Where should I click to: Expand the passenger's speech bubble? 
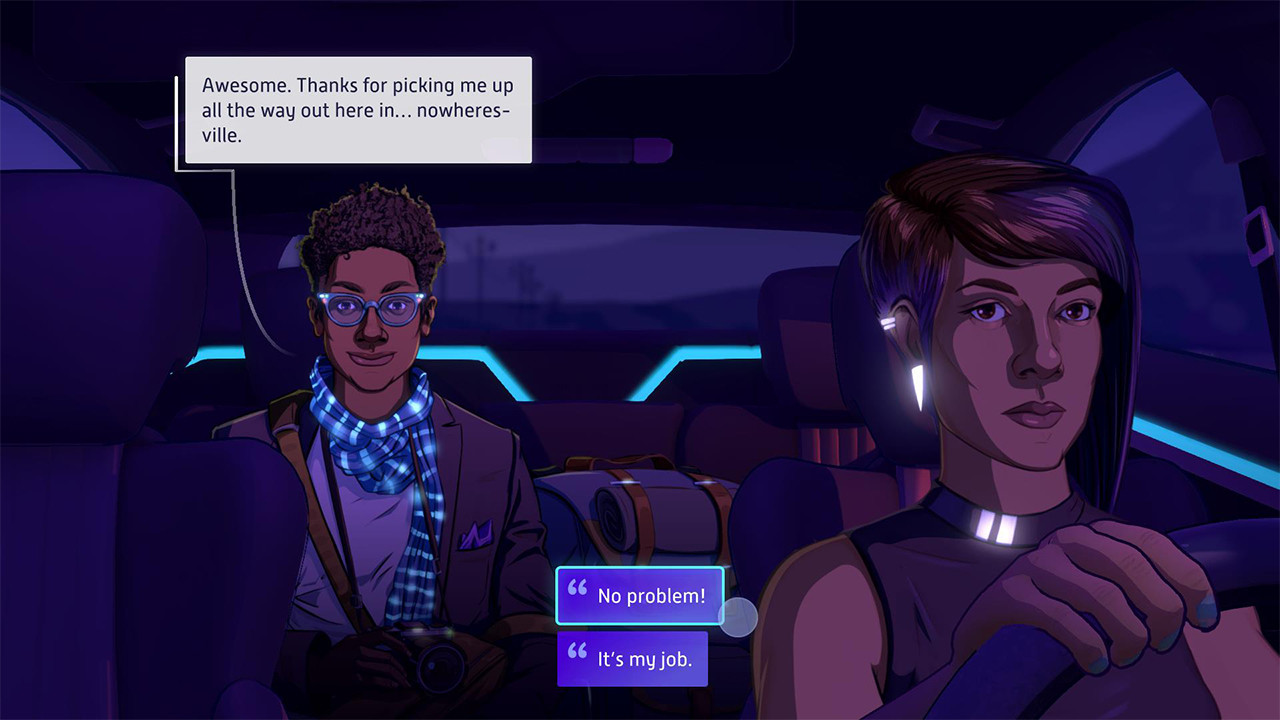(x=355, y=110)
